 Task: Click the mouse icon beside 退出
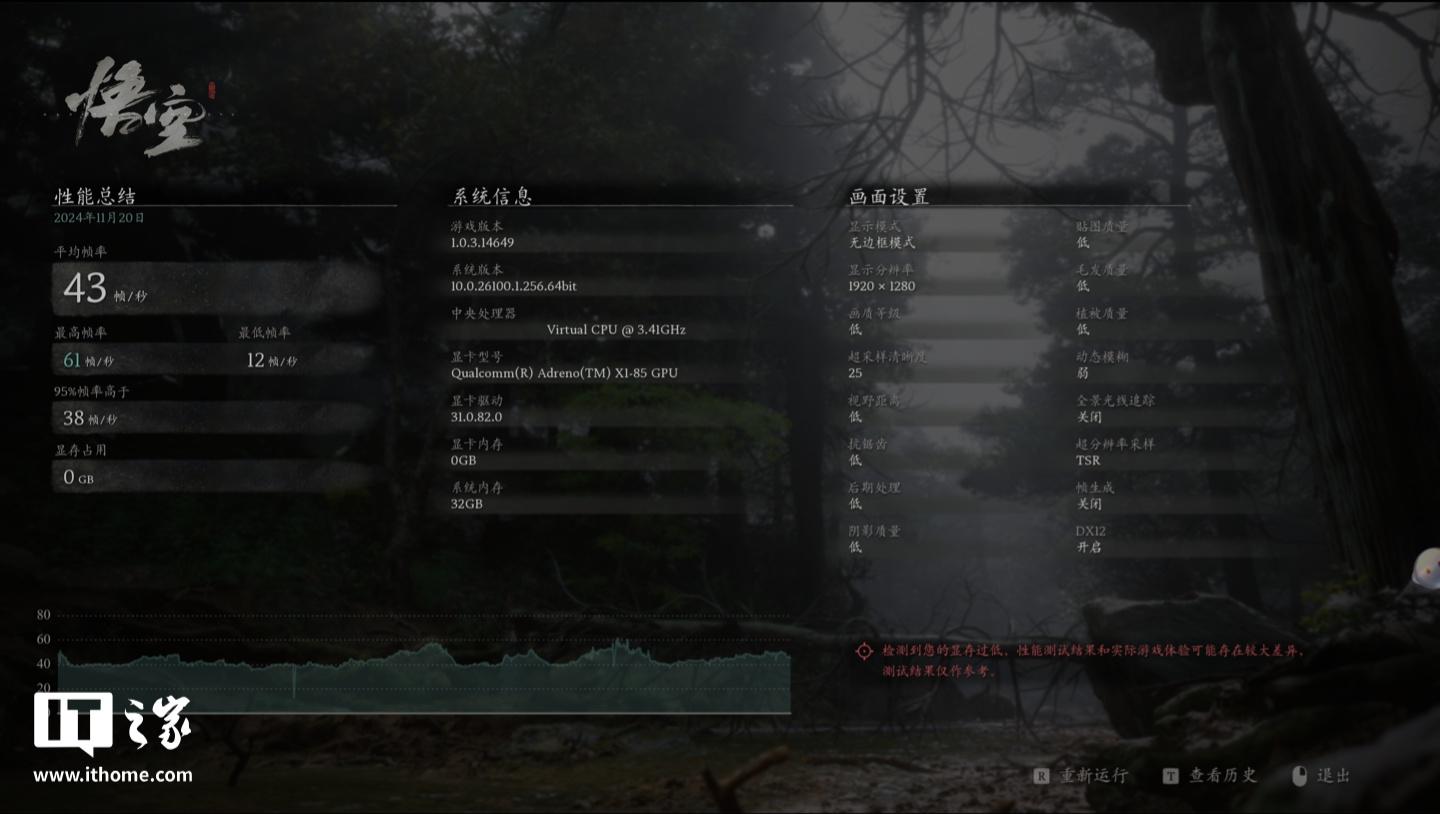(x=1300, y=775)
